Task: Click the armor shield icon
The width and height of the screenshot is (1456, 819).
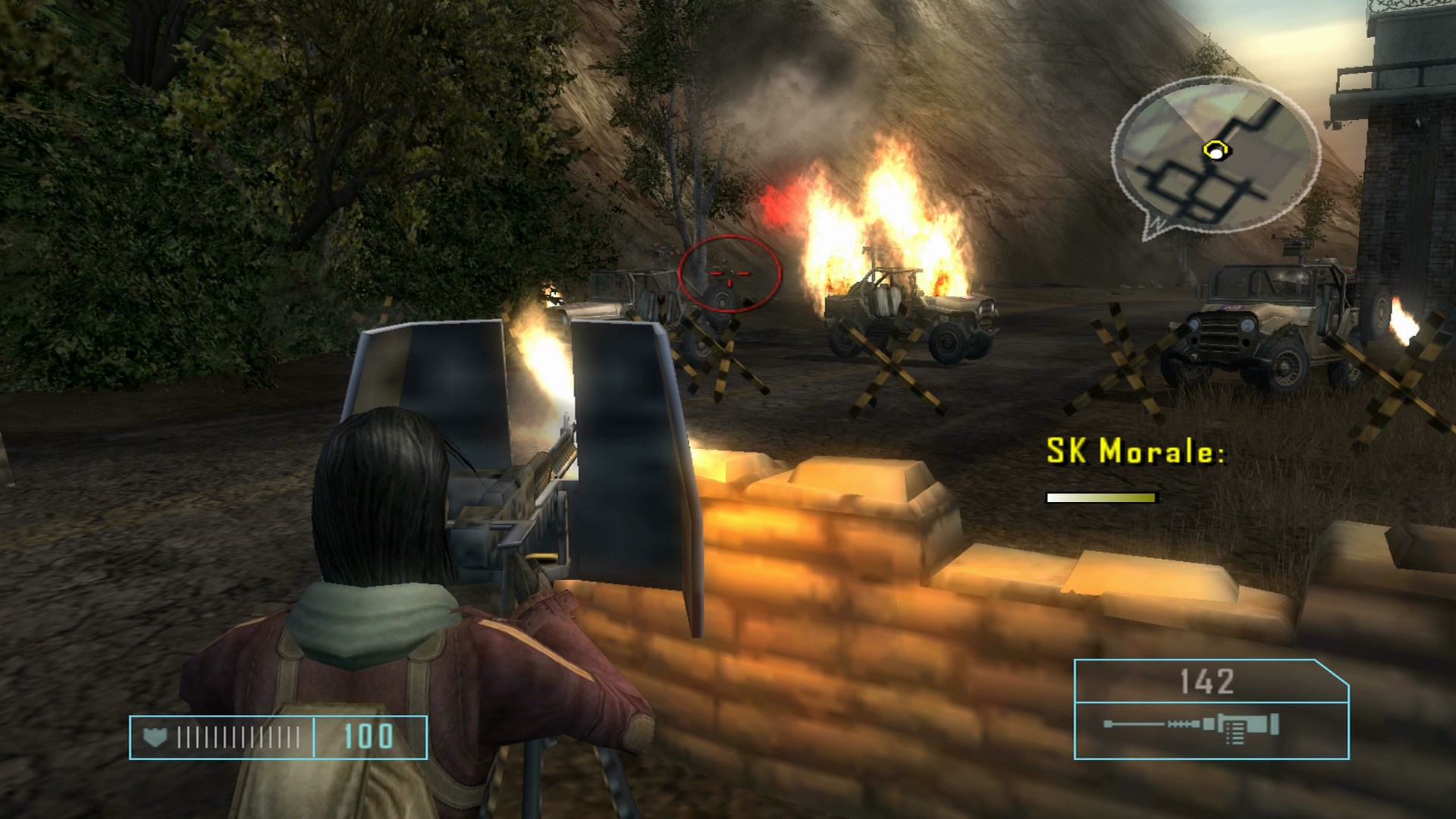Action: coord(155,737)
